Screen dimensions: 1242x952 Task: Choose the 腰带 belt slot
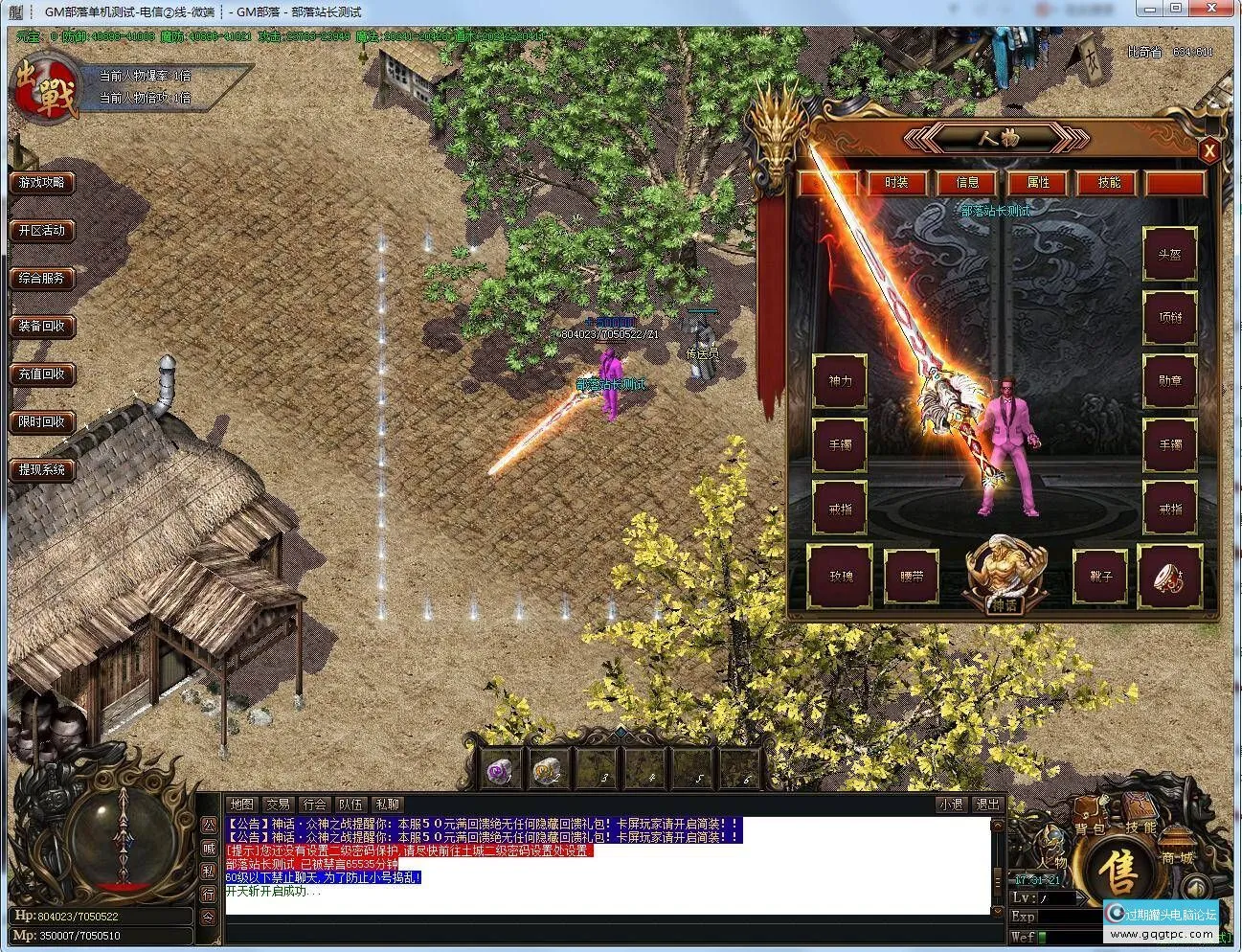tap(911, 578)
